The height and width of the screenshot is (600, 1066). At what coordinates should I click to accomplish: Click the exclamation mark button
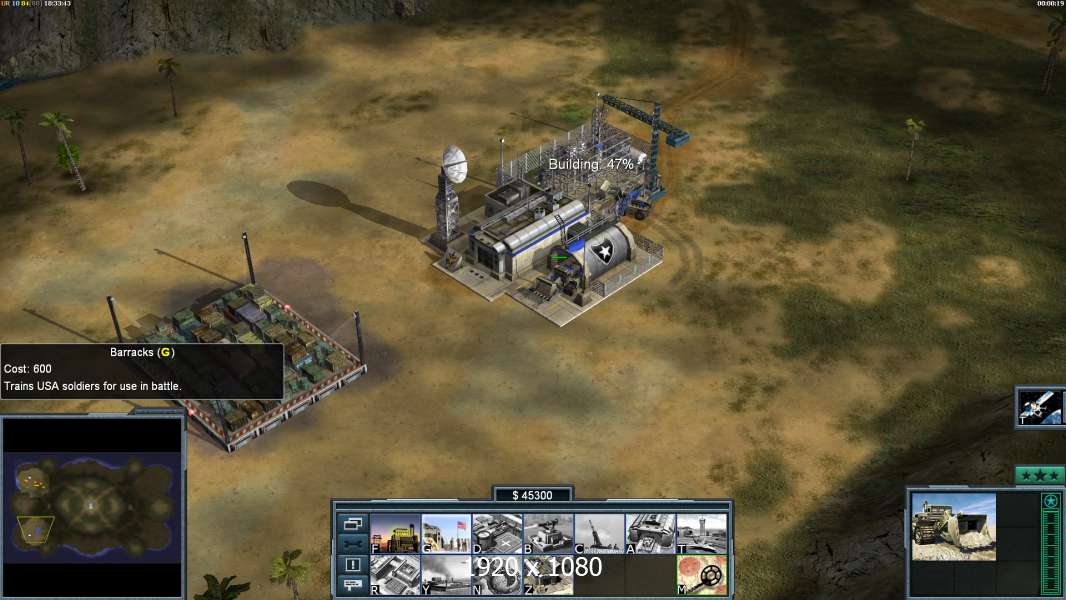[352, 565]
